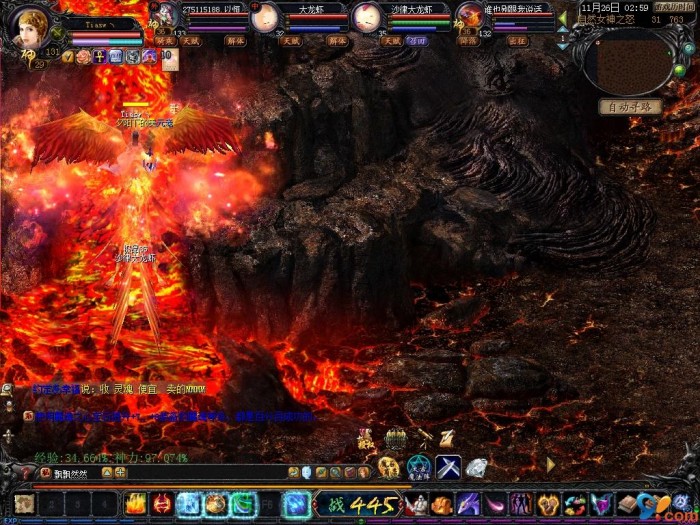The image size is (700, 525).
Task: Select party member 大龙虾's portrait
Action: tap(266, 18)
